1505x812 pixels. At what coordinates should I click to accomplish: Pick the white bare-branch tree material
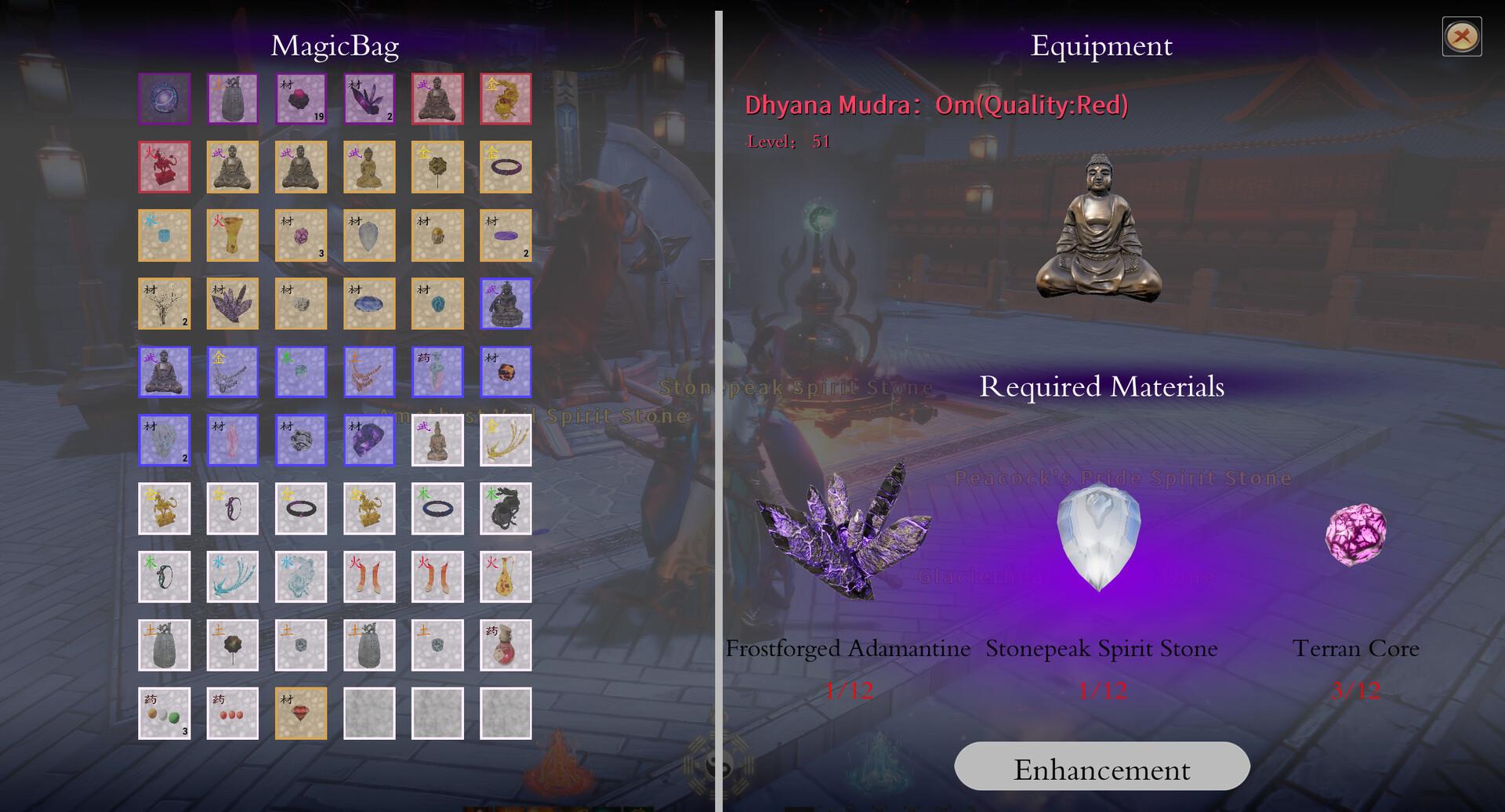(165, 303)
